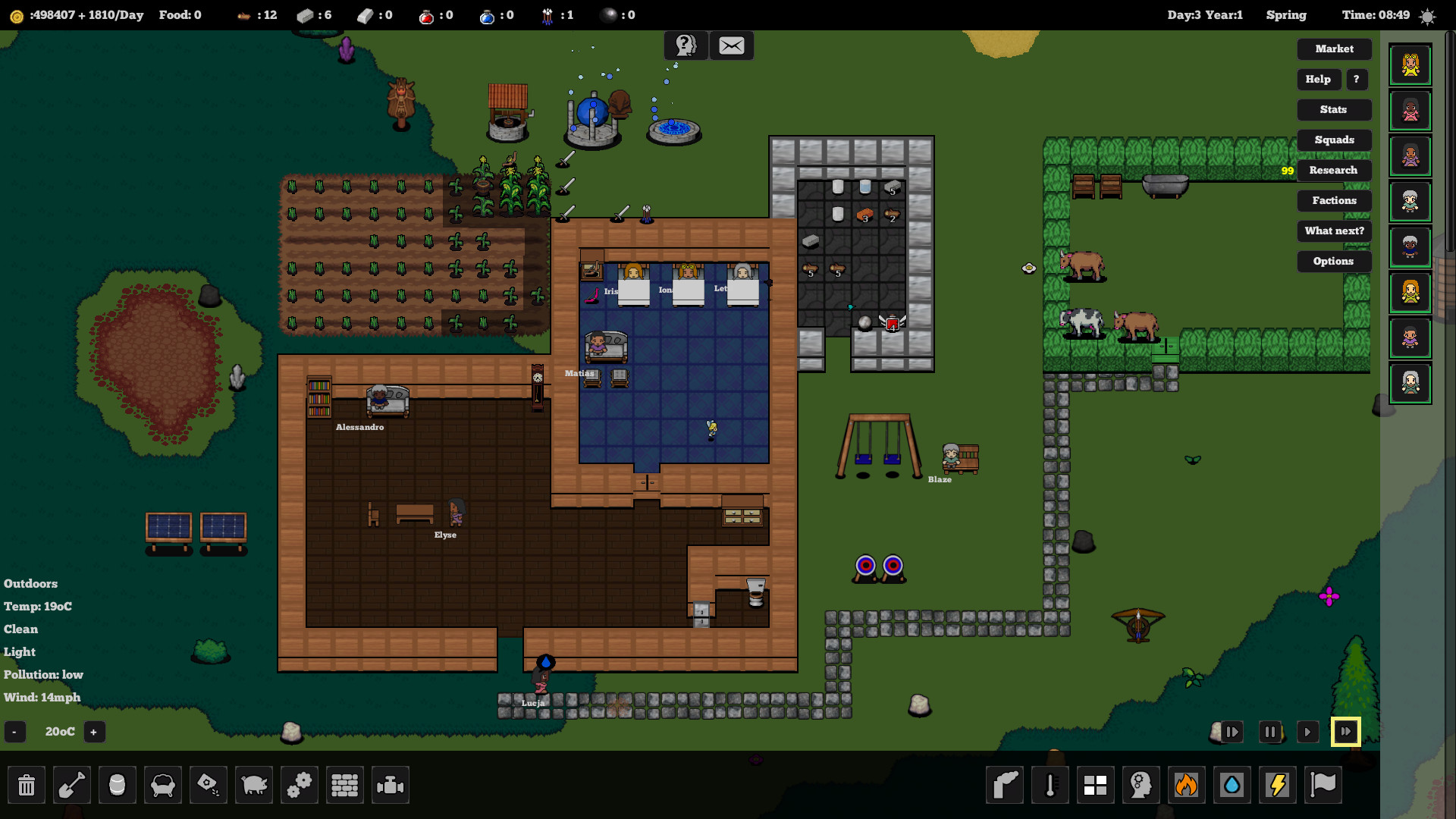This screenshot has width=1456, height=819.
Task: Open the seeds planting menu
Action: click(209, 785)
